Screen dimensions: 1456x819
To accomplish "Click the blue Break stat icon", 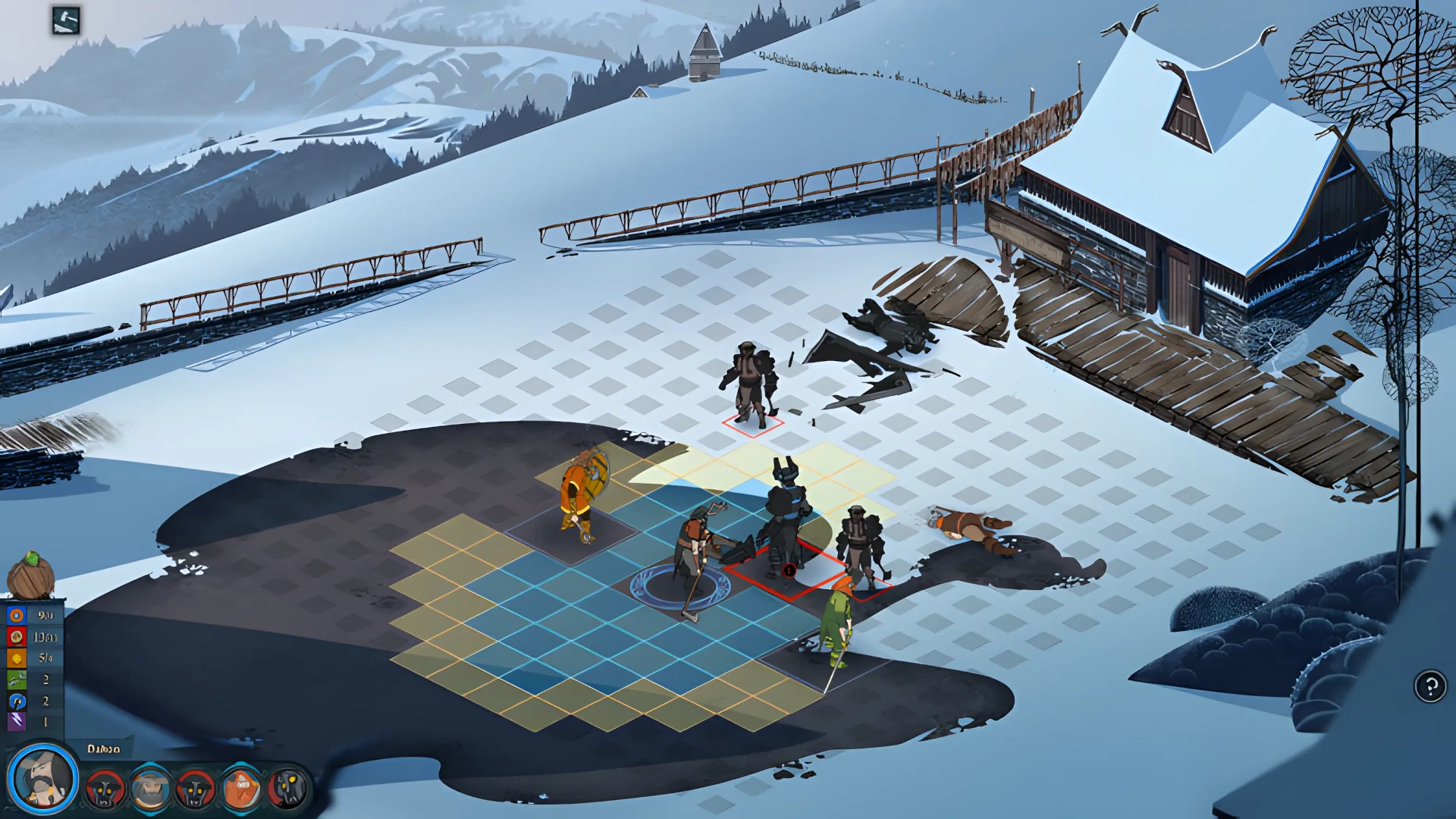I will click(16, 701).
